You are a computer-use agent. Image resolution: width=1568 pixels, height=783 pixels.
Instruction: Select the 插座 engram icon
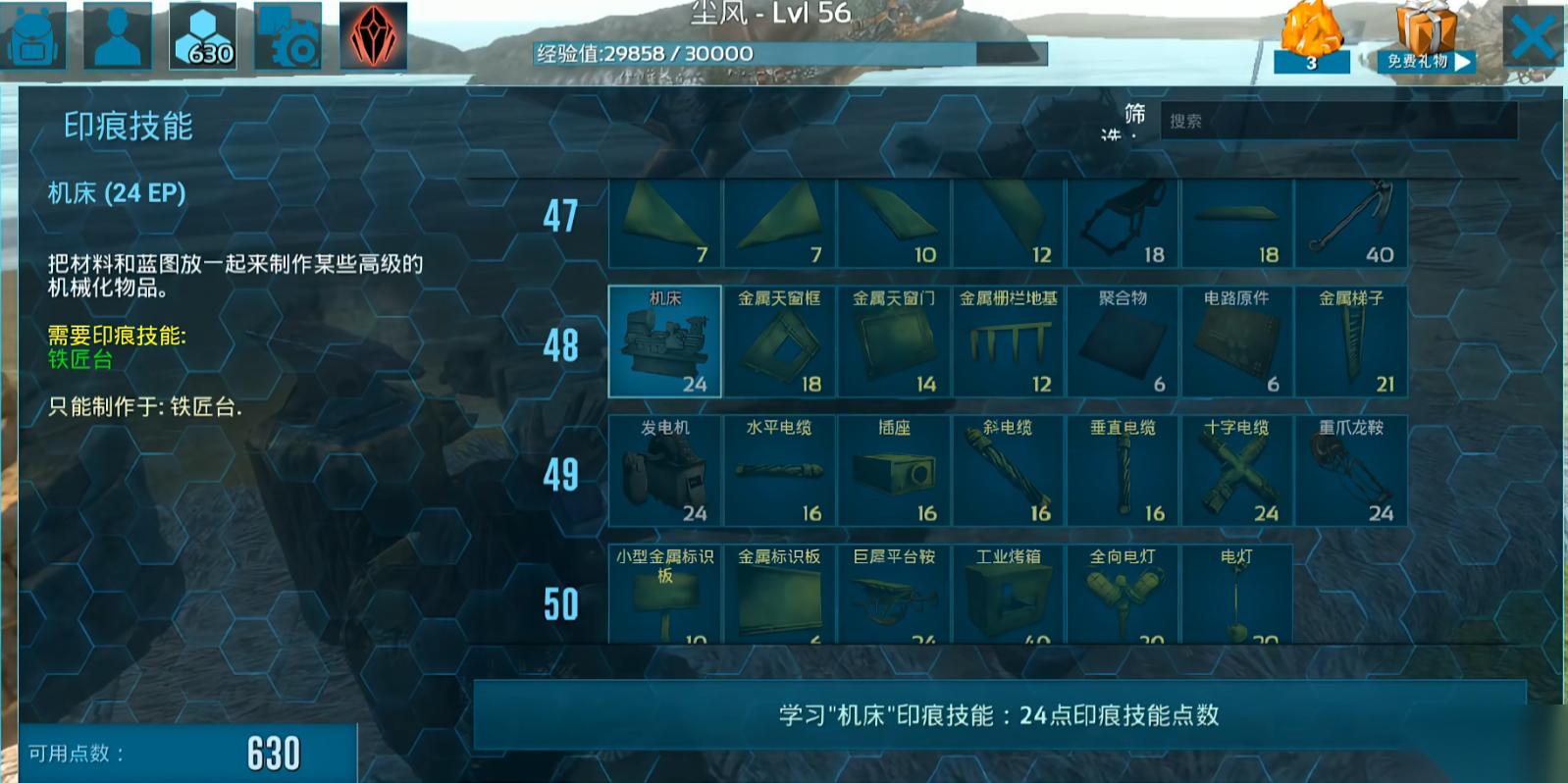892,469
